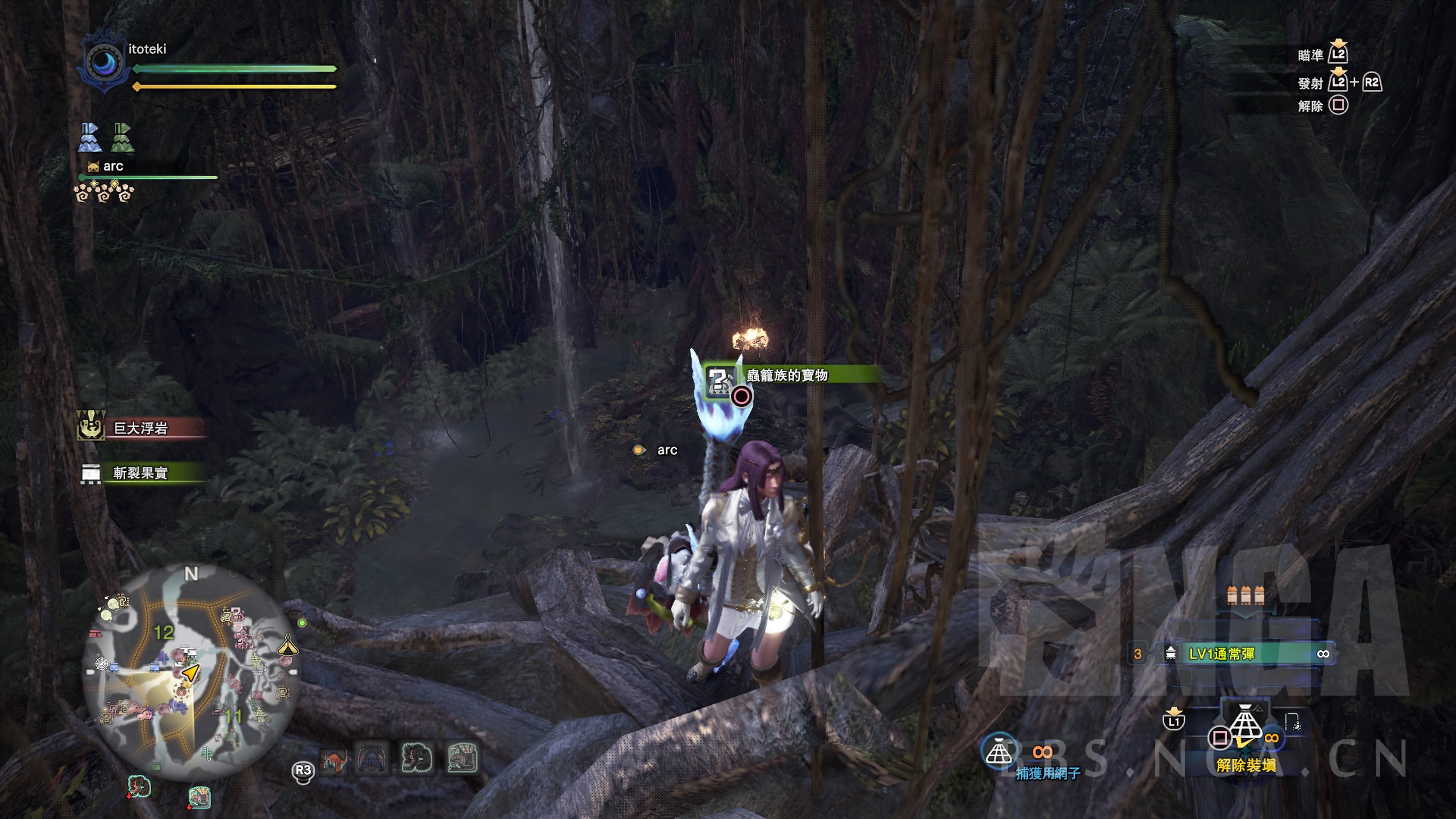This screenshot has width=1456, height=819.
Task: Select the 蟲籠族的寶物 interaction prompt
Action: tap(788, 375)
